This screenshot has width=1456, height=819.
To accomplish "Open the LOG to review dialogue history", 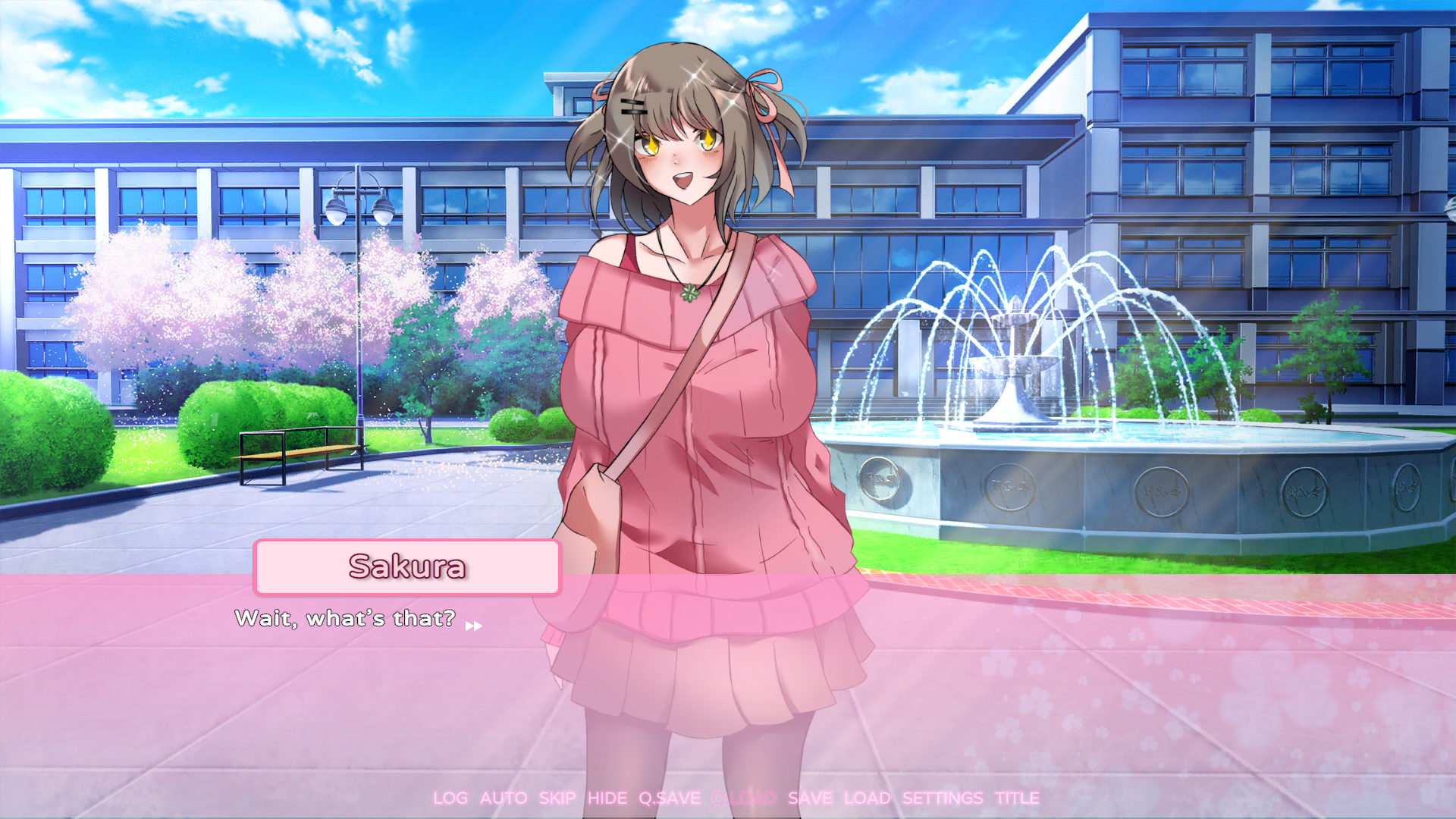I will (451, 798).
